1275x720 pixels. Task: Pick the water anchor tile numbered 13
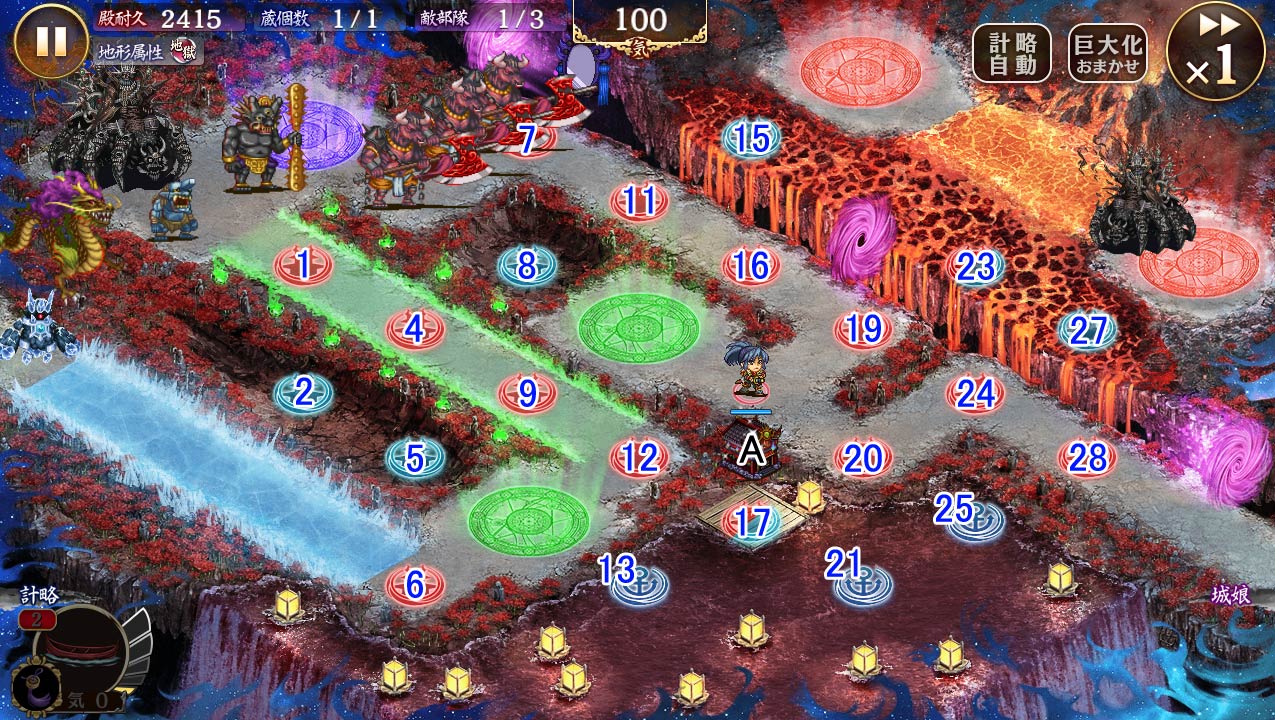click(x=639, y=584)
